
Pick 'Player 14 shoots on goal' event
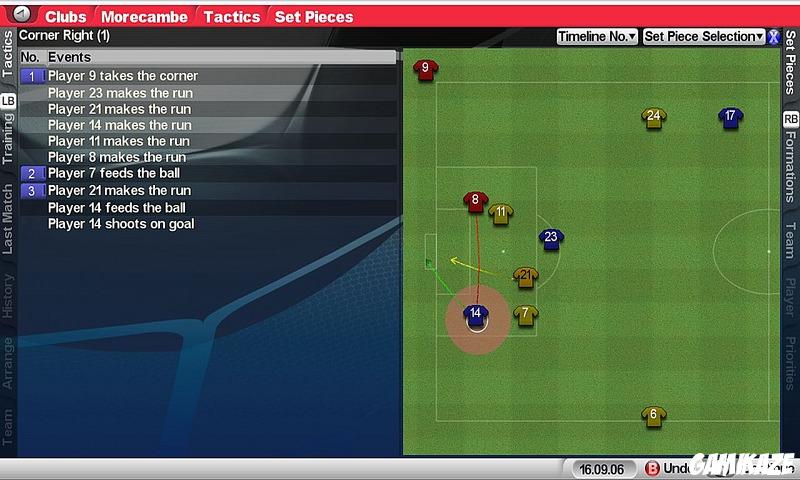point(121,224)
